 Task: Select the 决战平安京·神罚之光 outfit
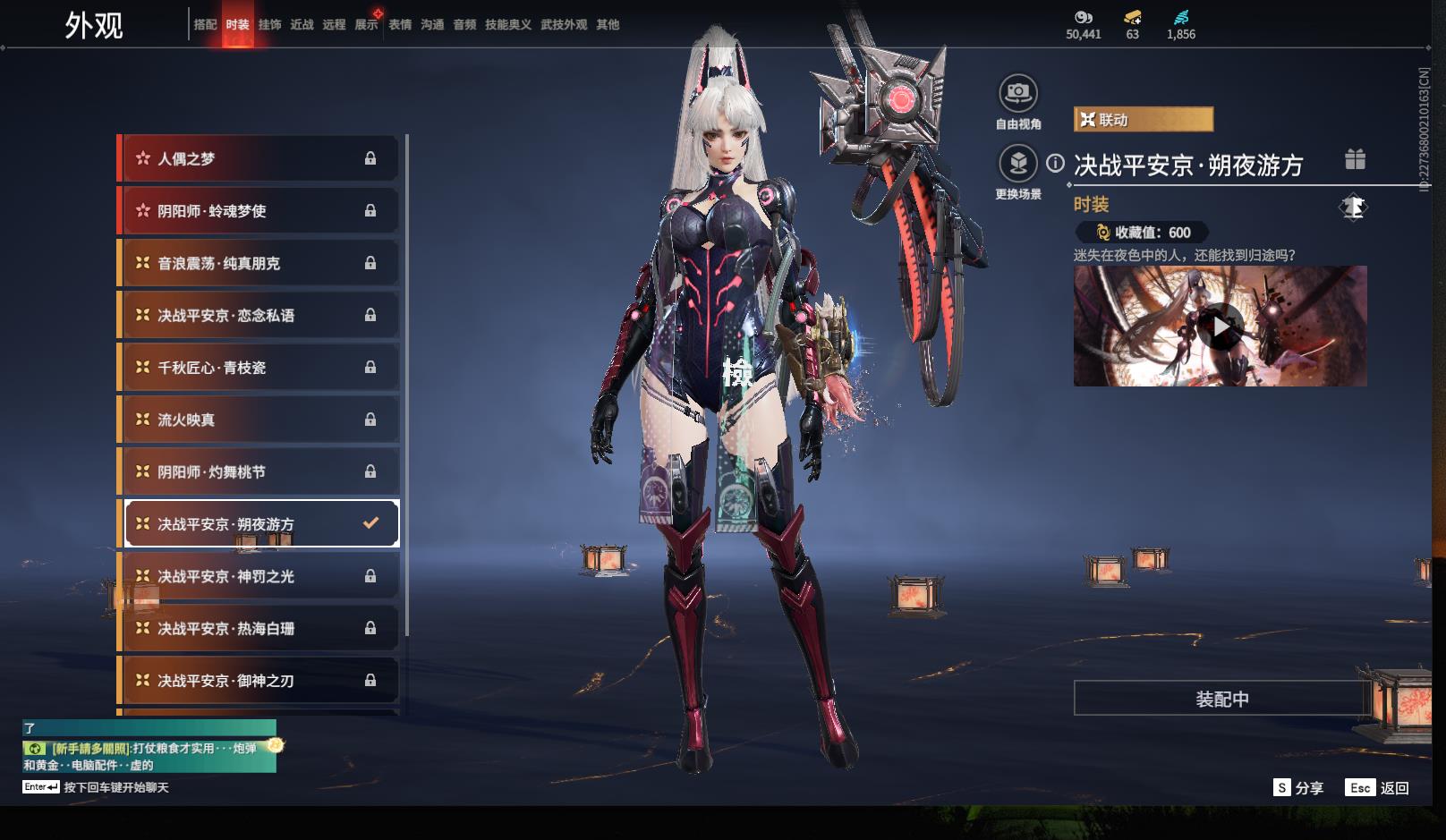pyautogui.click(x=258, y=576)
